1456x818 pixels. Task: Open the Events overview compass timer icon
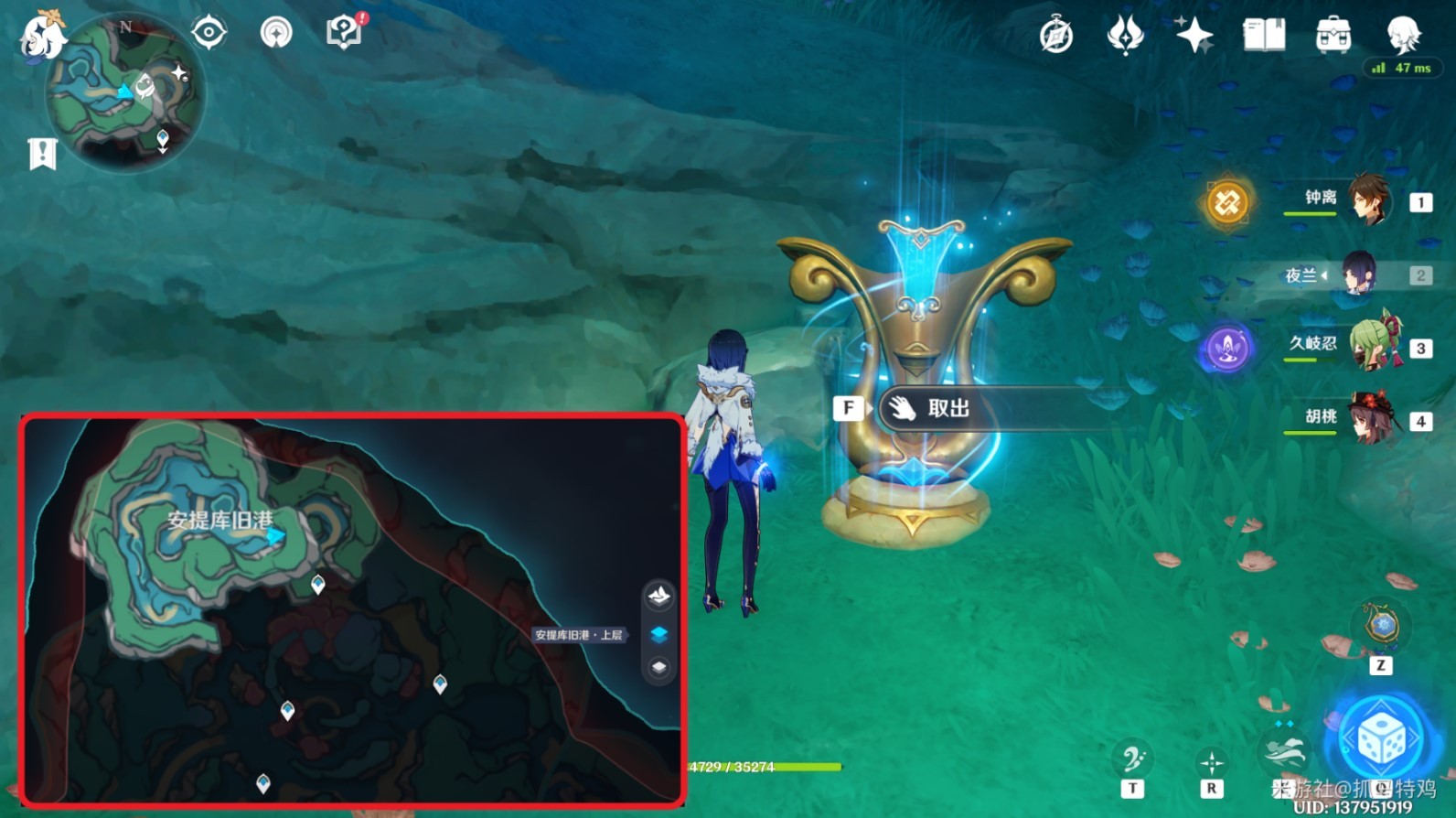[x=1055, y=35]
